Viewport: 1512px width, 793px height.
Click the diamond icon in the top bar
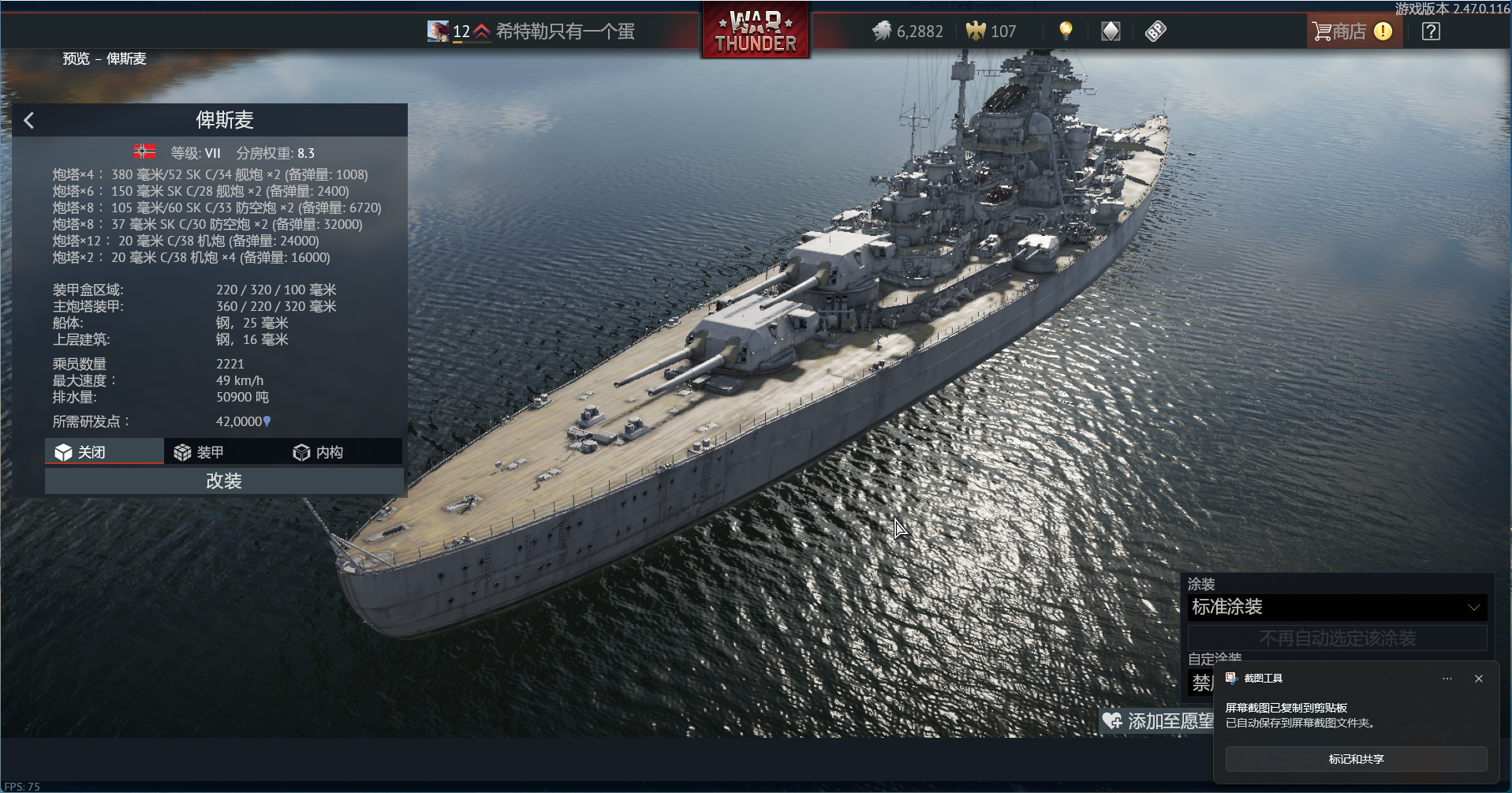tap(1111, 32)
